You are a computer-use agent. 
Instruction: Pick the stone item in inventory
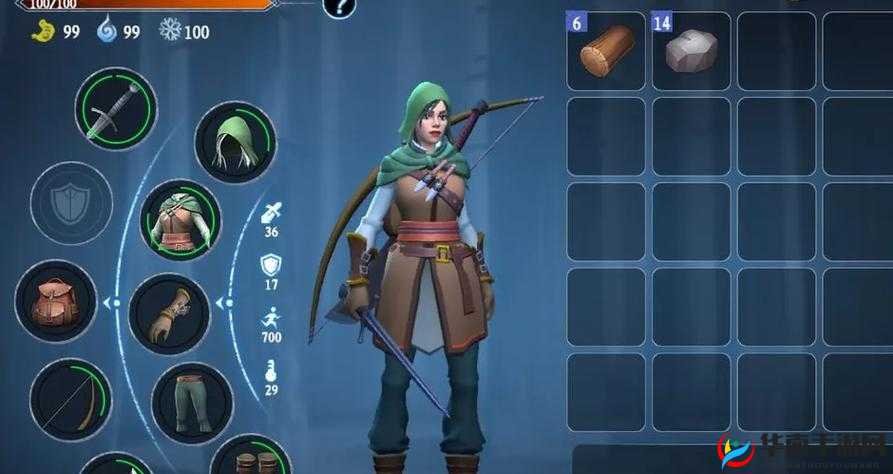click(x=692, y=50)
